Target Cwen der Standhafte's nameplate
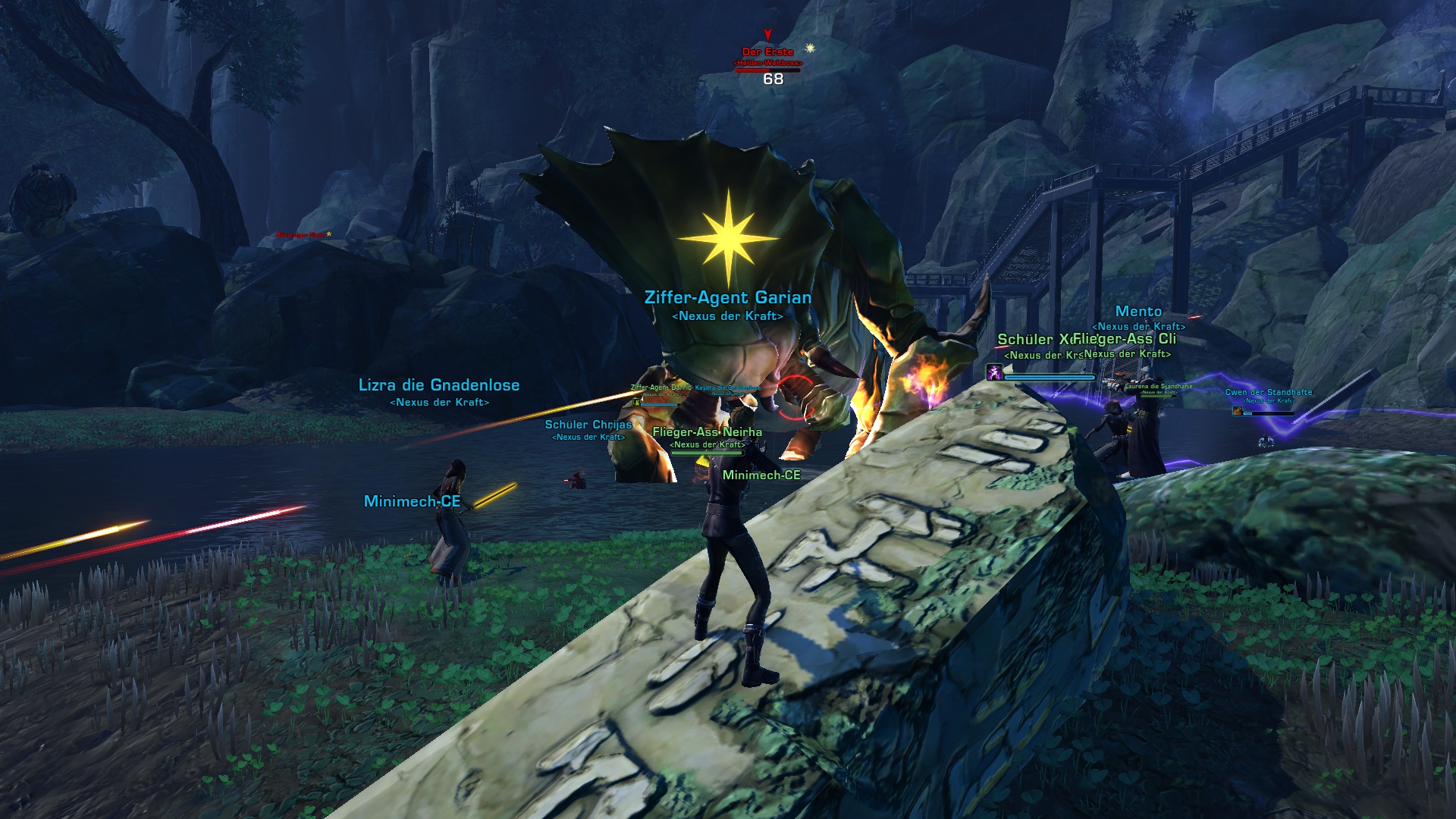1456x819 pixels. click(x=1268, y=392)
